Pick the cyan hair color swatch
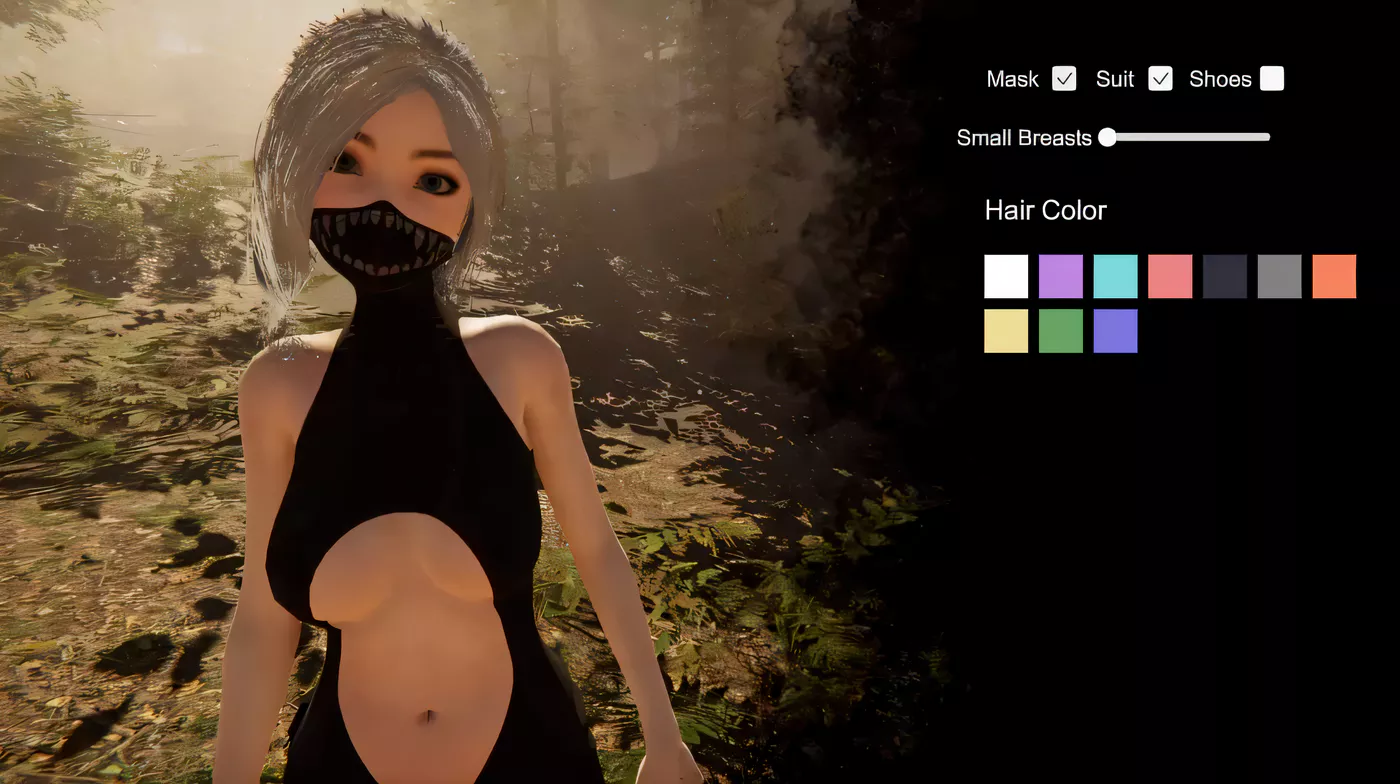The width and height of the screenshot is (1400, 784). tap(1115, 276)
